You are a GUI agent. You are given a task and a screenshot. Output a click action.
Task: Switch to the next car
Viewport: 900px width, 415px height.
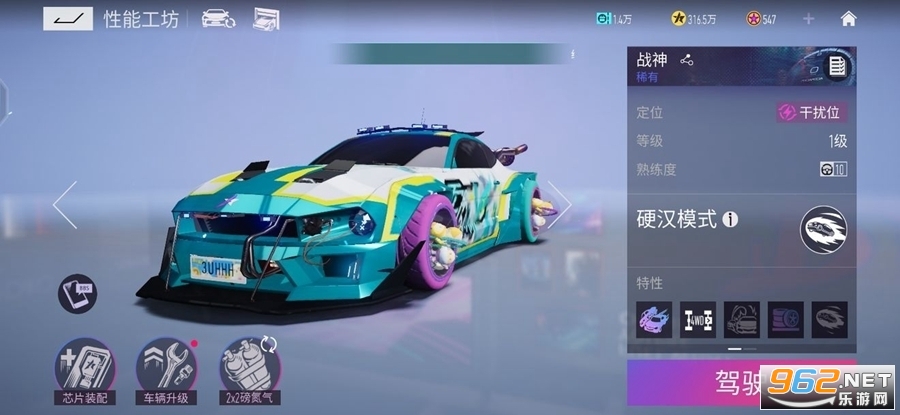pyautogui.click(x=560, y=205)
